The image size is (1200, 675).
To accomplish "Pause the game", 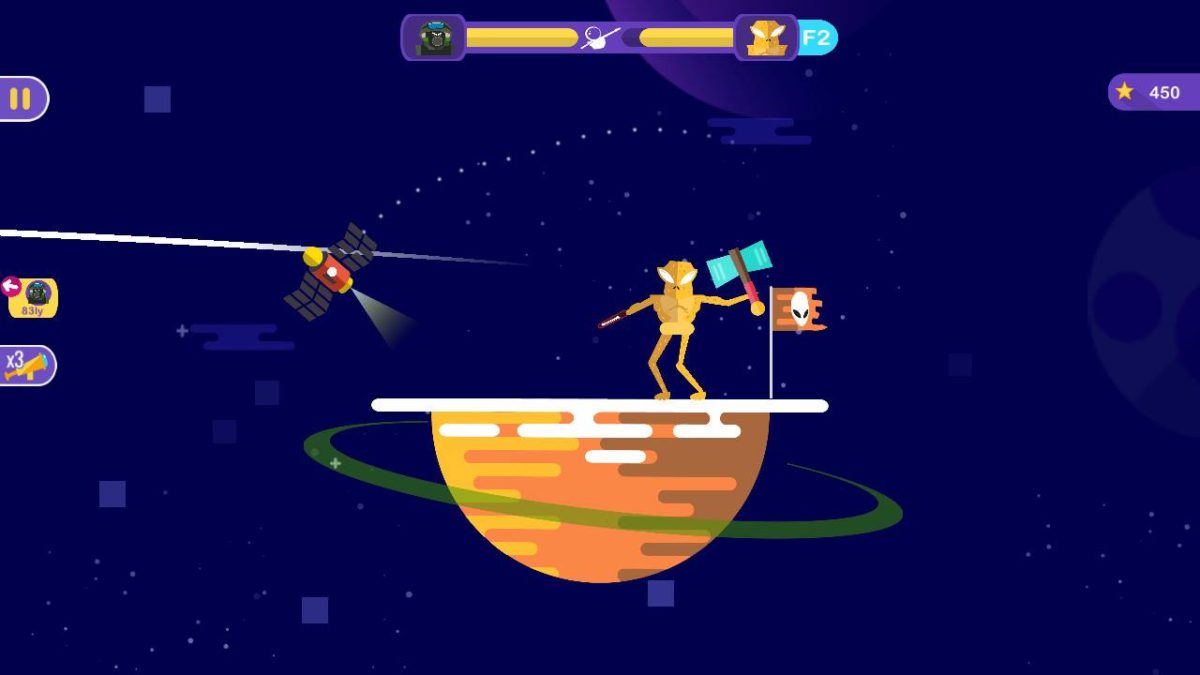I will (21, 99).
